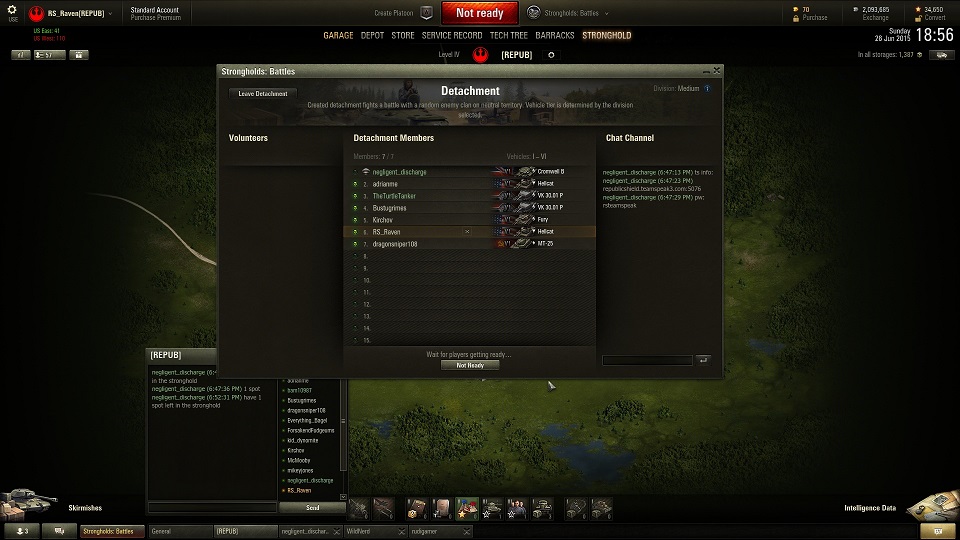Switch to the General chat channel tab
This screenshot has width=960, height=540.
[180, 532]
